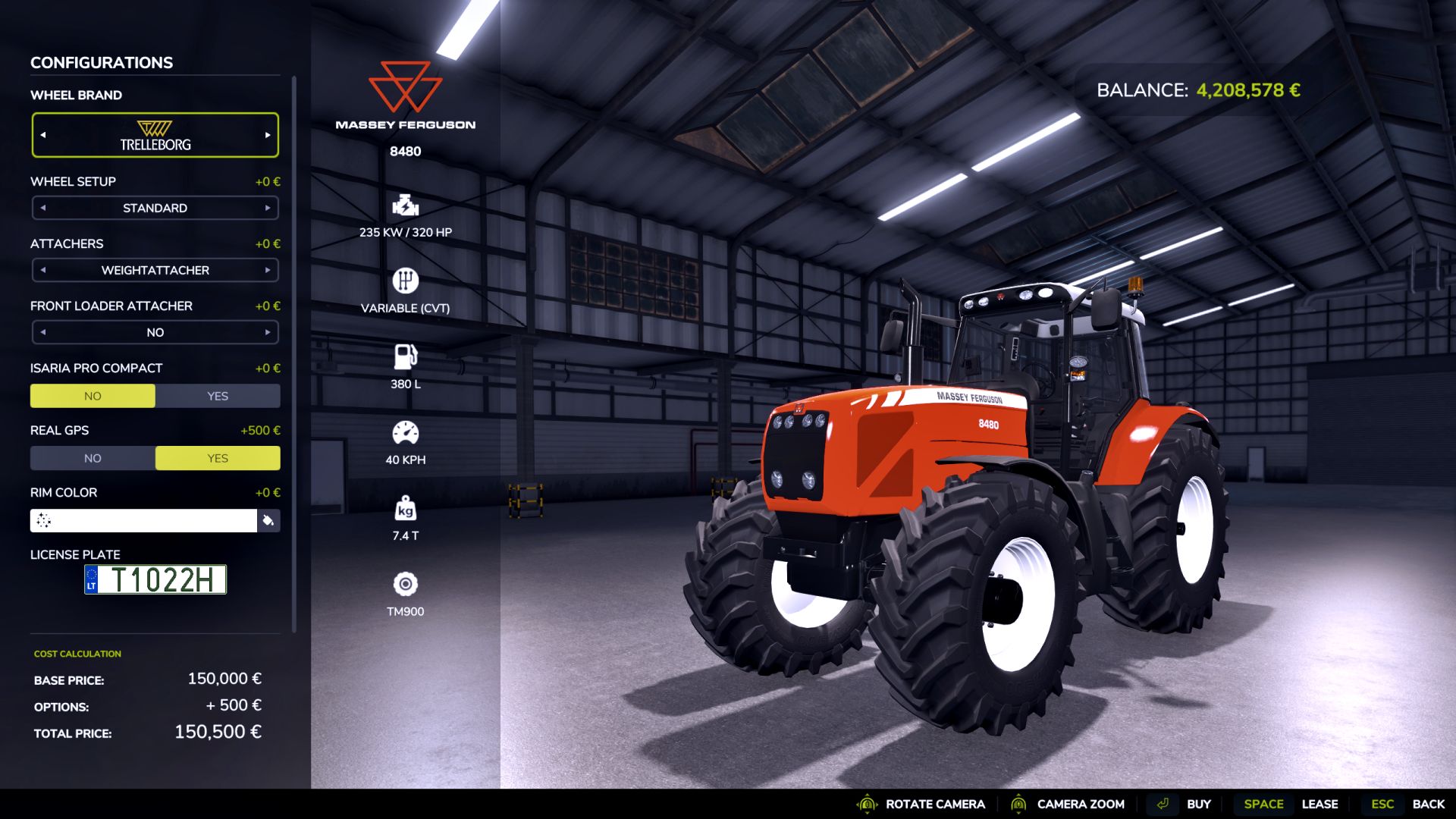Select the engine power icon
The width and height of the screenshot is (1456, 819).
point(406,206)
